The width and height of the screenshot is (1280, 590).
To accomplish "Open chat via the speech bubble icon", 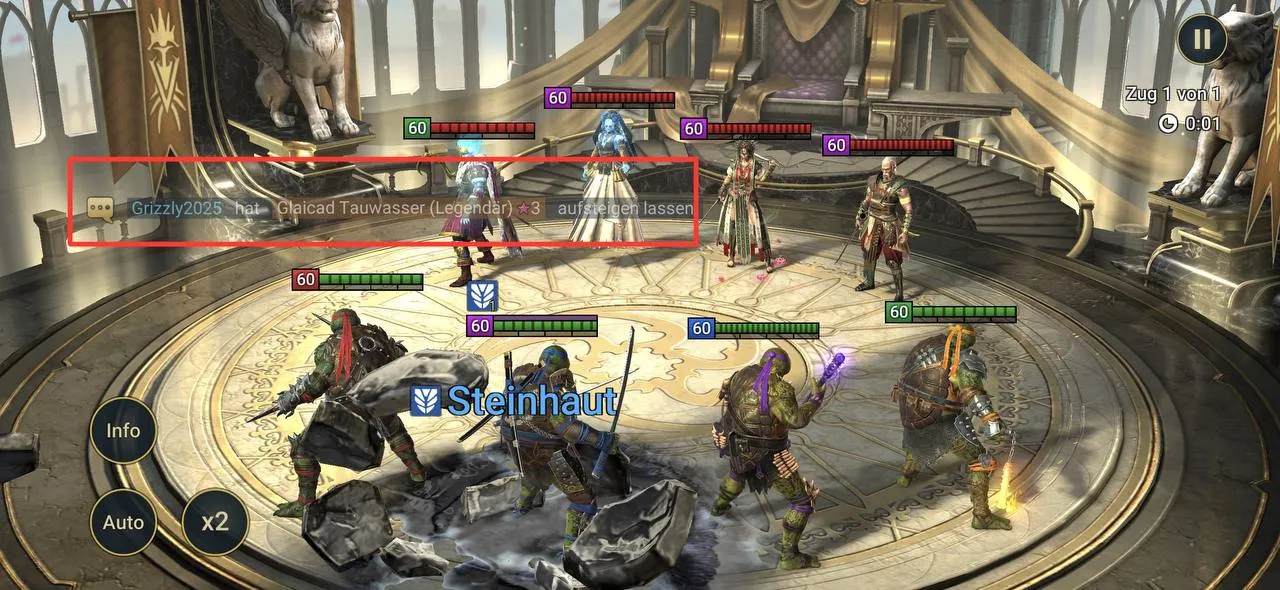I will pos(99,208).
